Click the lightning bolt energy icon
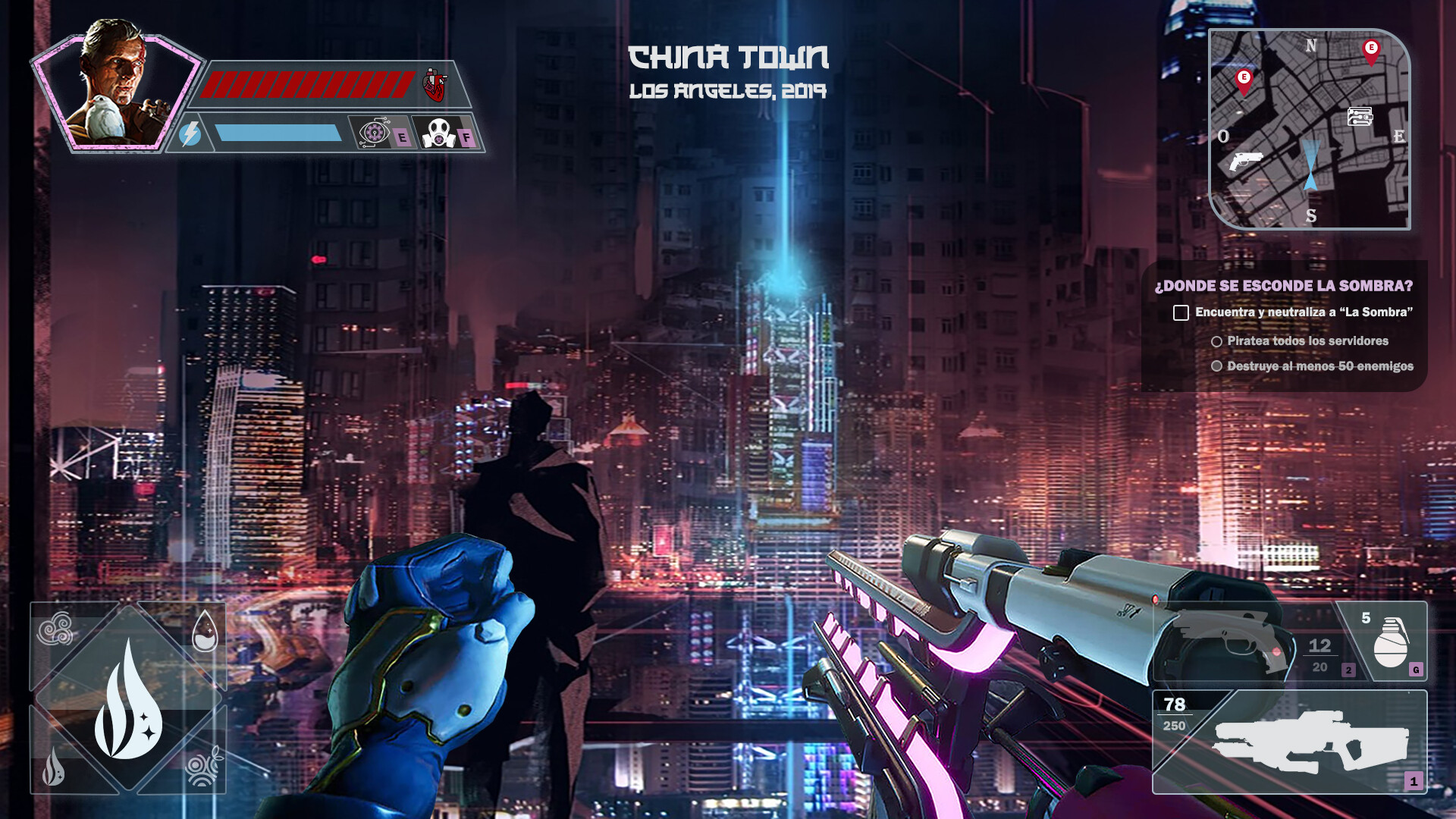1456x819 pixels. 190,133
